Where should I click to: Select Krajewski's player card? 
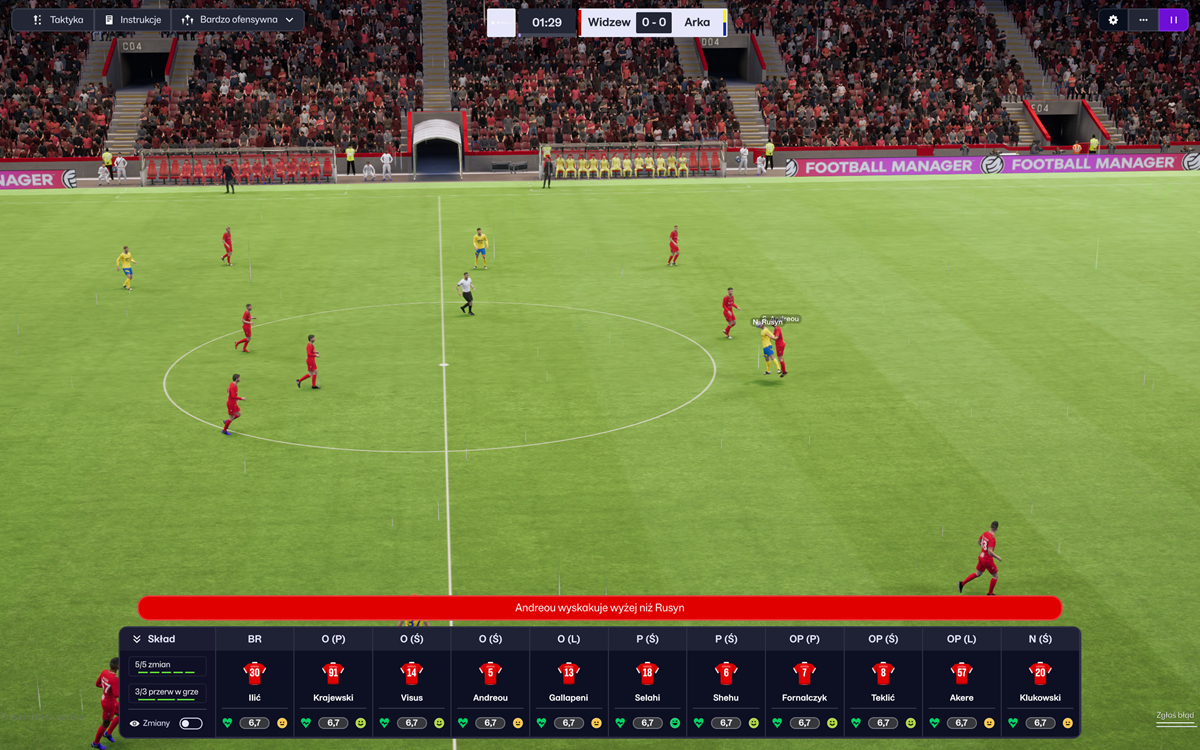point(333,683)
